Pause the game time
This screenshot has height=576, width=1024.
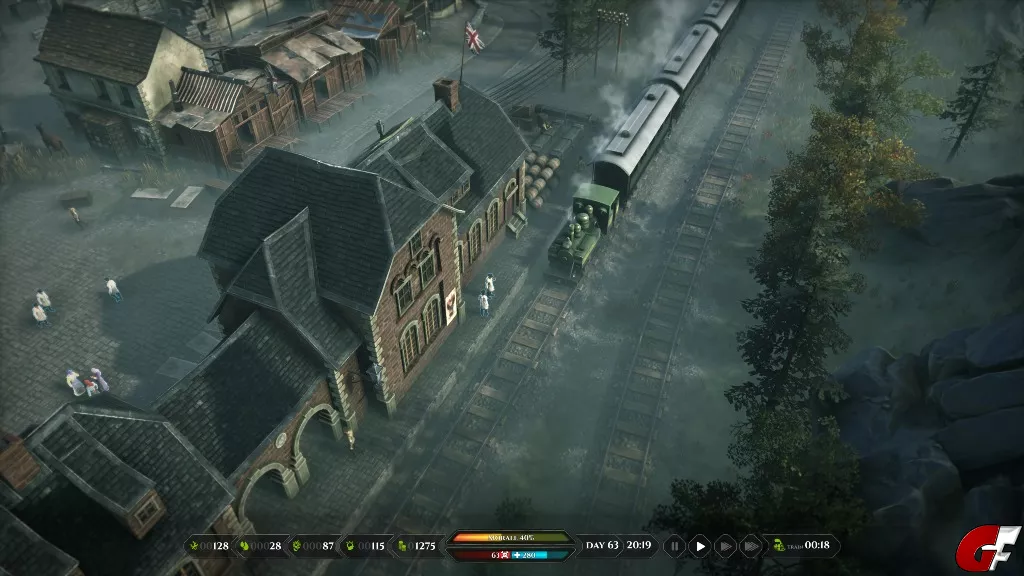pos(675,546)
